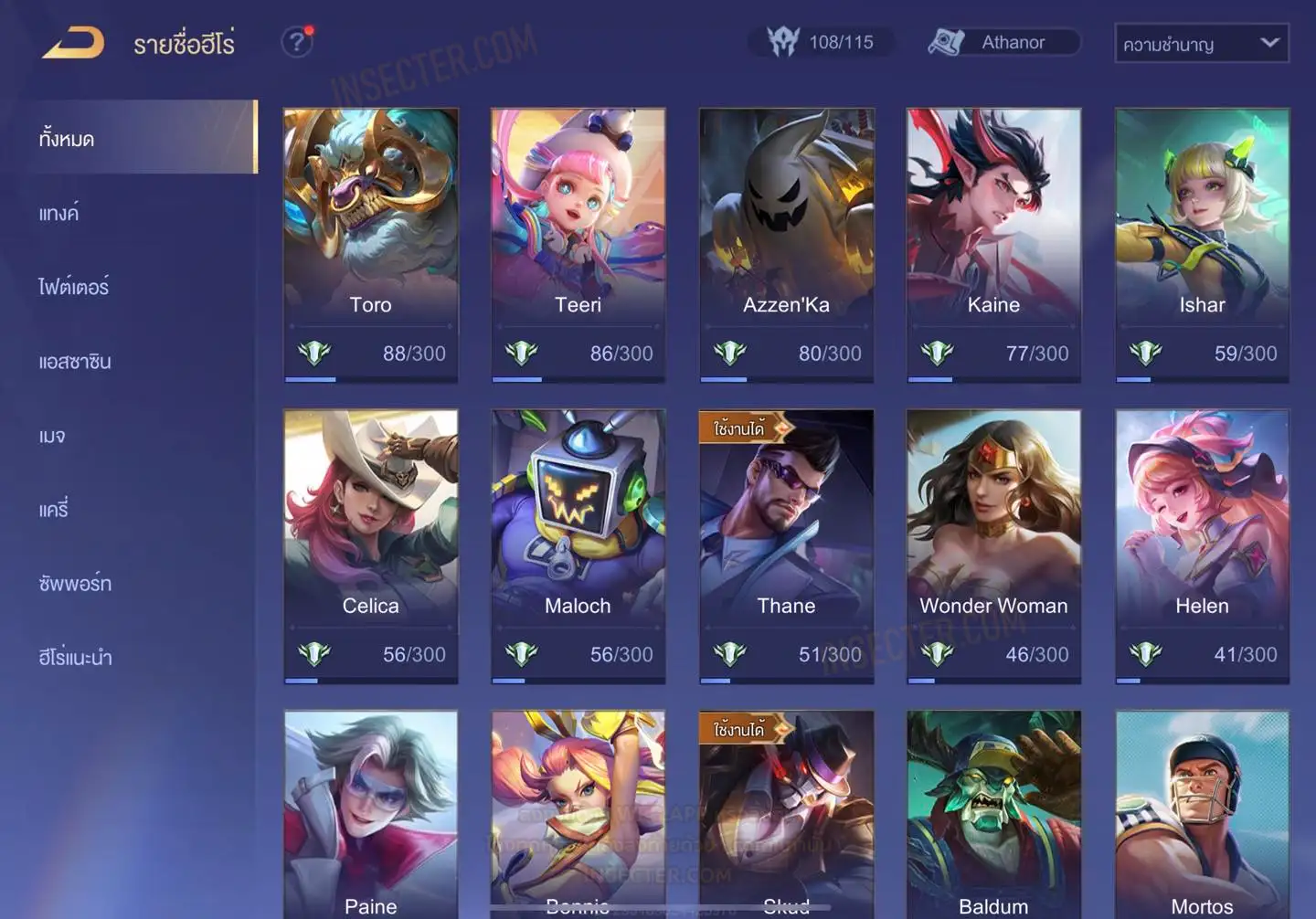Switch to the แทงค์ tab

[x=58, y=213]
